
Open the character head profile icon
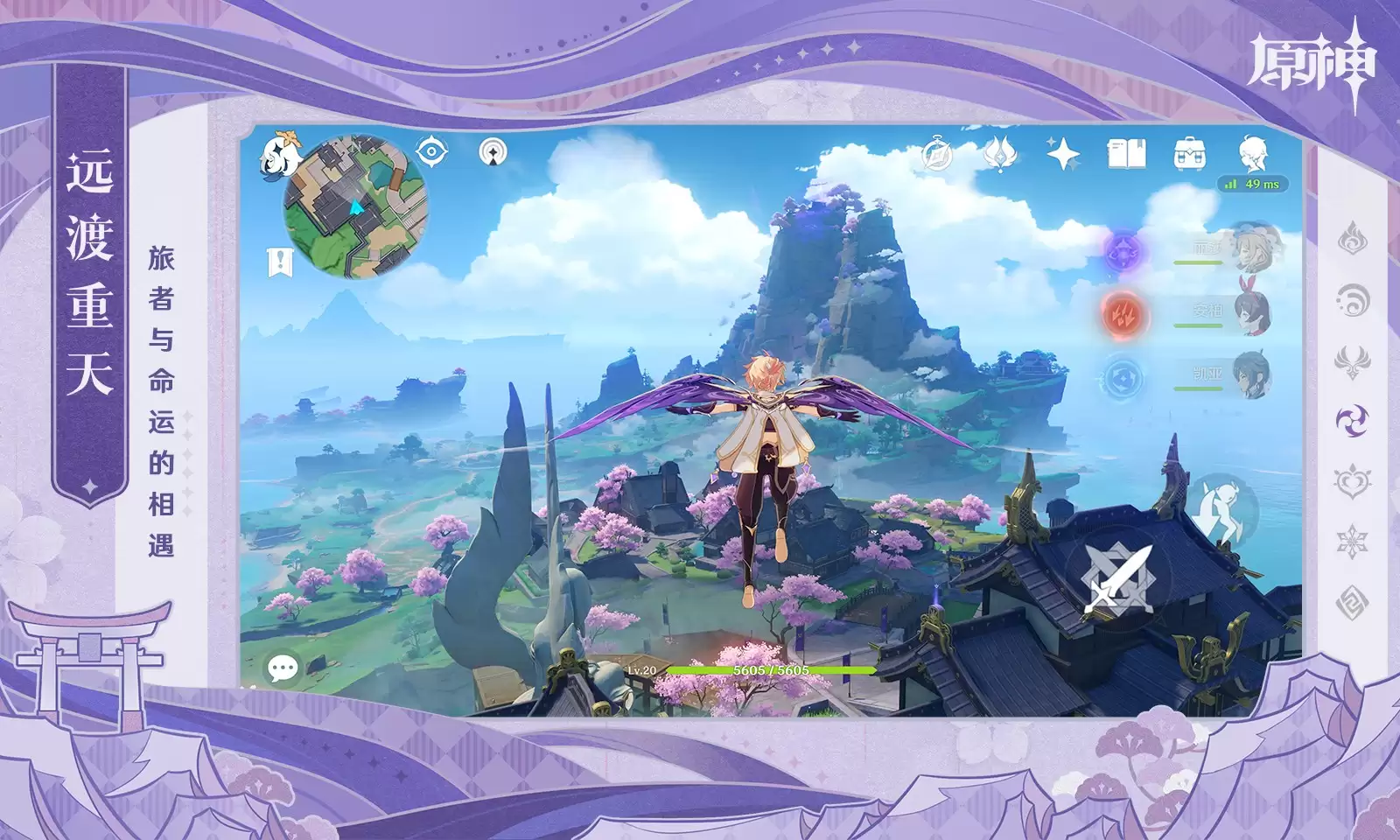pos(1253,152)
